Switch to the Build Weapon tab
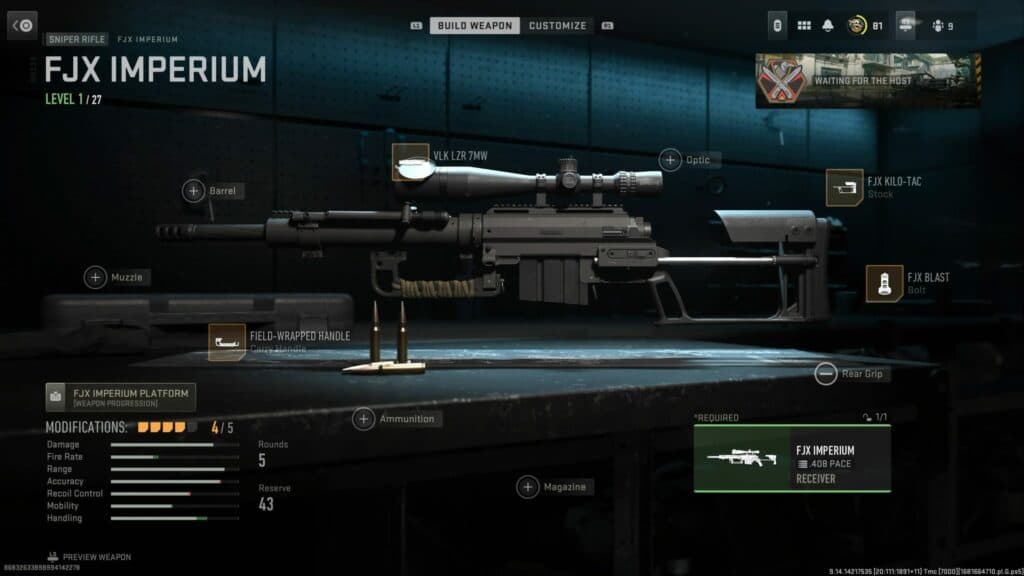 click(474, 25)
